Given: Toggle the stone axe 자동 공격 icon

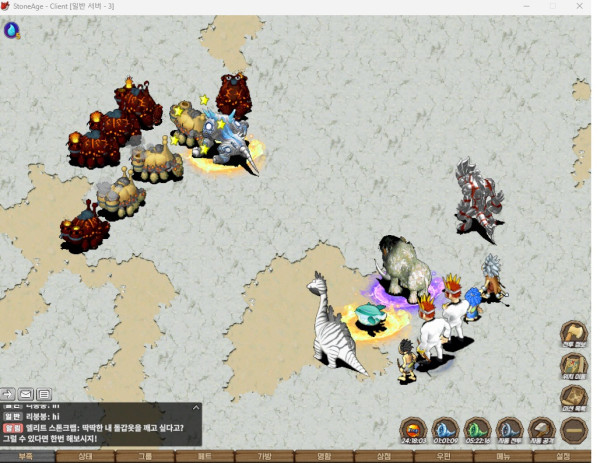Looking at the screenshot, I should 541,431.
